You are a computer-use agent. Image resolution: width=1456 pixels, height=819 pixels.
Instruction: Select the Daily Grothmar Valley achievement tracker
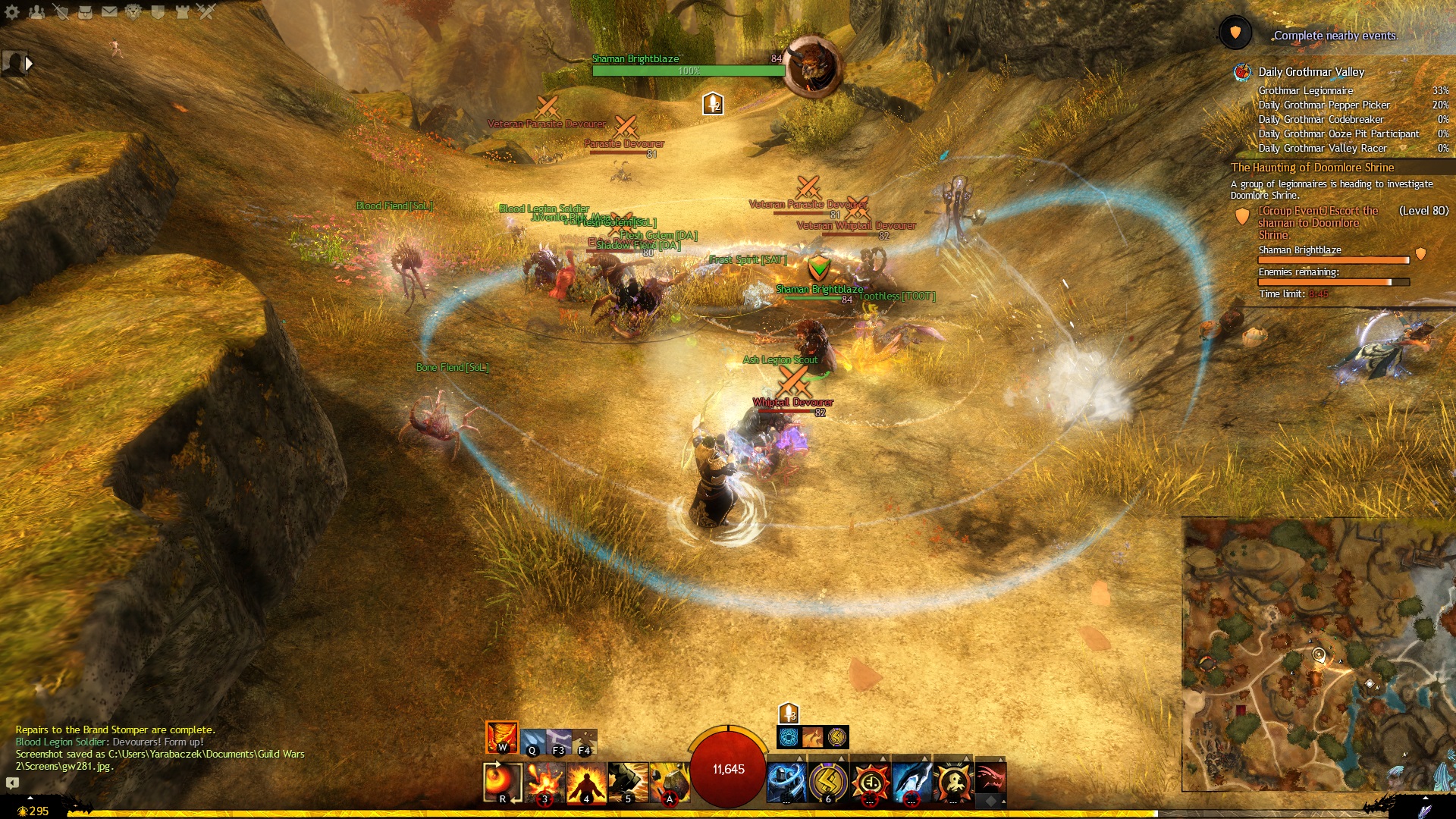click(x=1311, y=72)
